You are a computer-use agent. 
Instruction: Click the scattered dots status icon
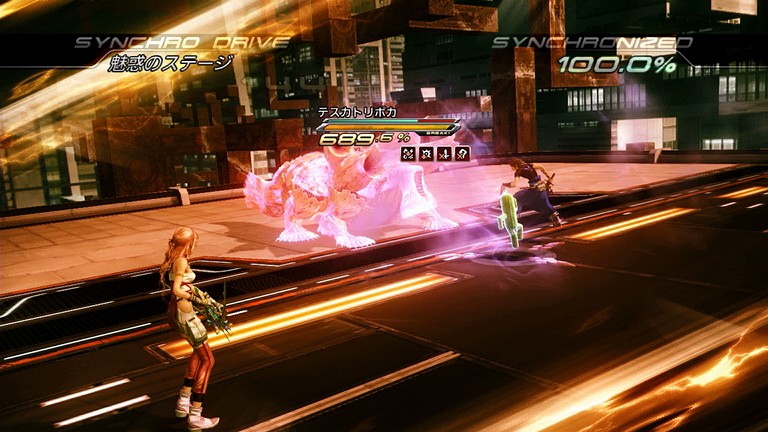pos(408,154)
